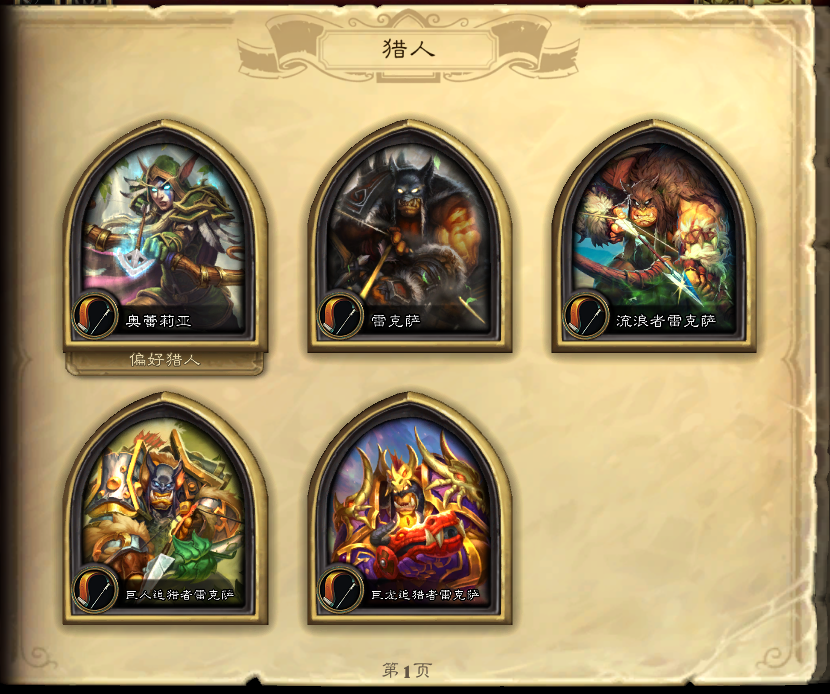The height and width of the screenshot is (694, 830).
Task: Select the 奥蕾莉亚 hunter hero portrait
Action: [x=164, y=240]
